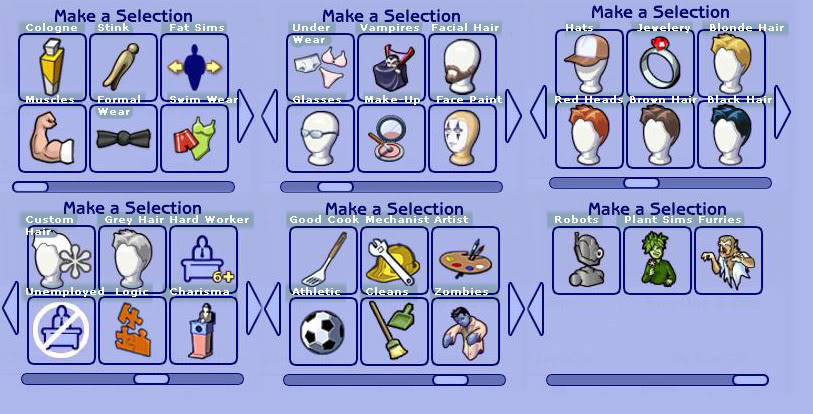Choose the Unemployed crossed-out desk icon
Screen dimensions: 813x414
point(61,330)
